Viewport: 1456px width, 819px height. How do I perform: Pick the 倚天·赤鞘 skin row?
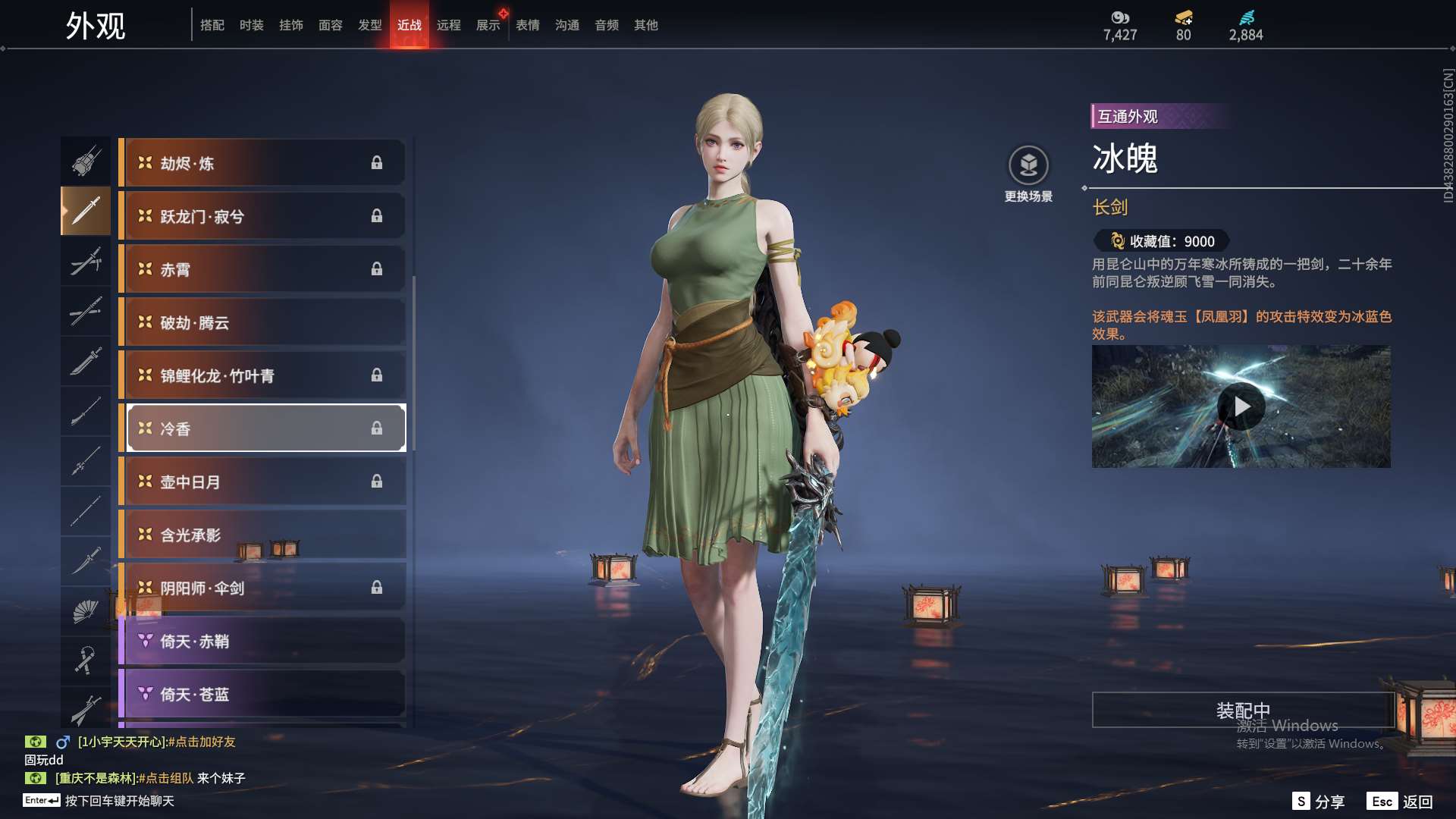[x=262, y=641]
